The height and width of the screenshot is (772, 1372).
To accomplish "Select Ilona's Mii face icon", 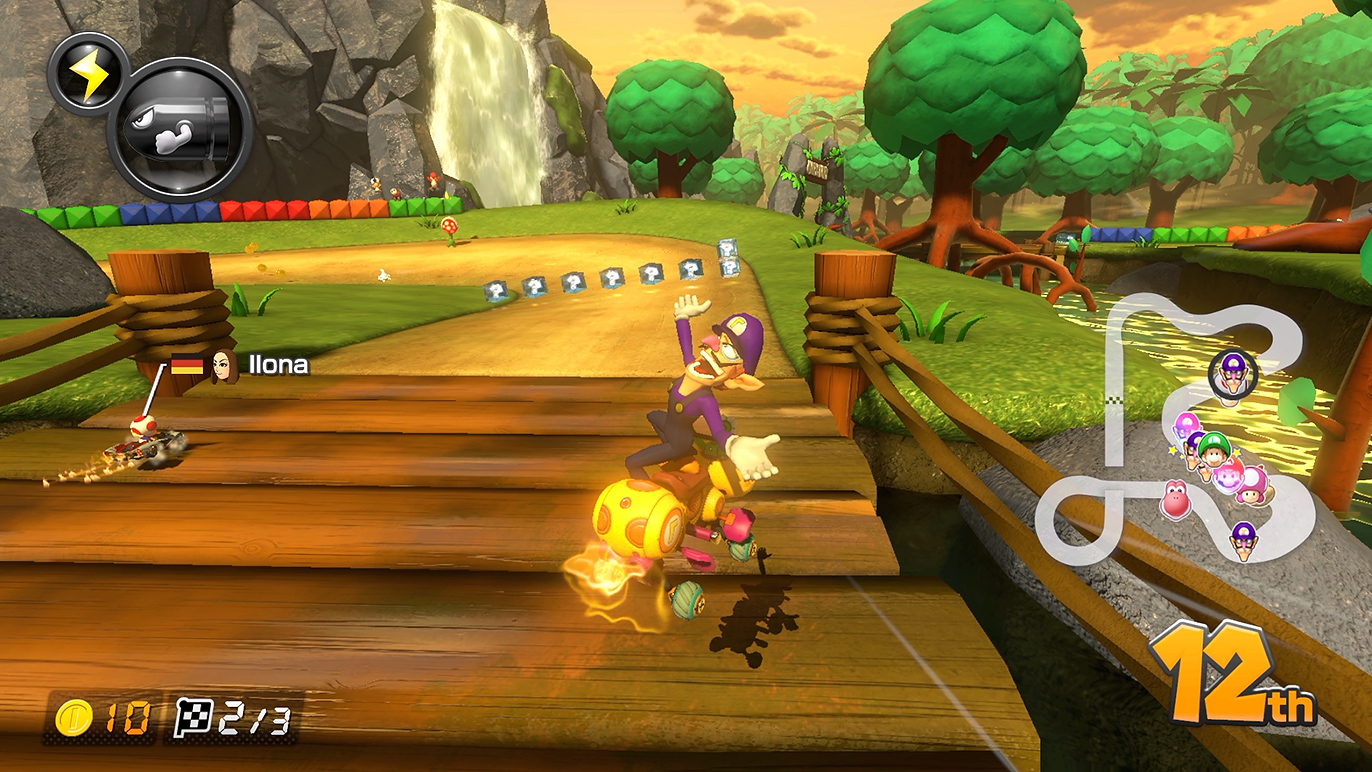I will pyautogui.click(x=223, y=366).
